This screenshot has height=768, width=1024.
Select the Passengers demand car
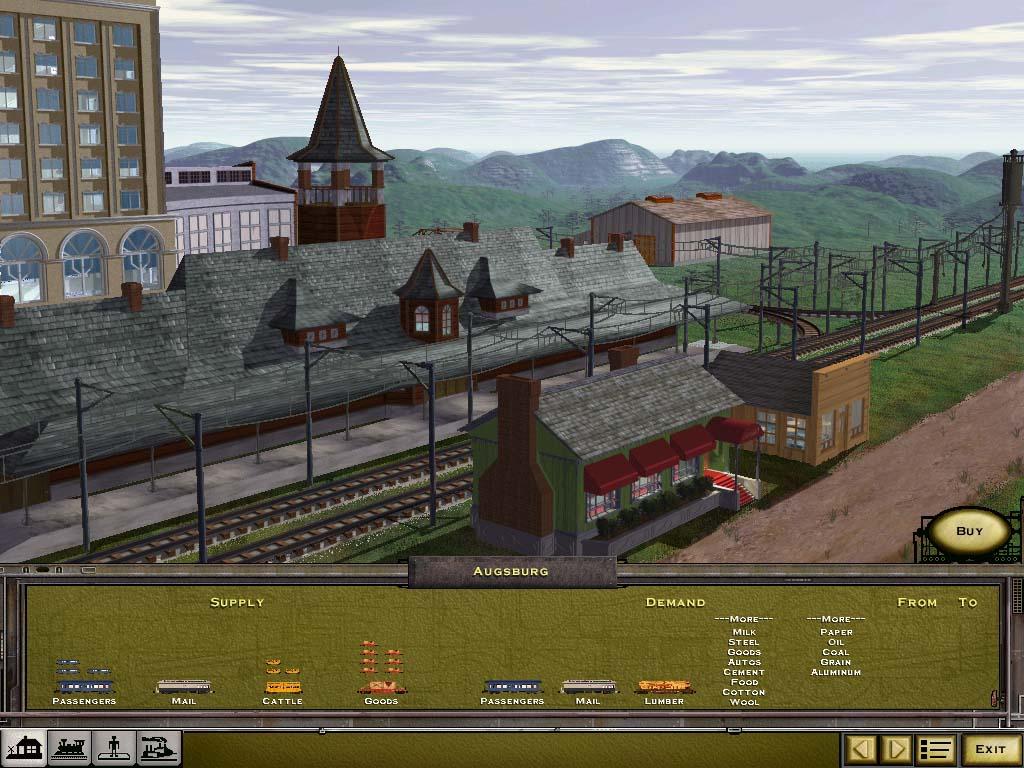pos(512,687)
